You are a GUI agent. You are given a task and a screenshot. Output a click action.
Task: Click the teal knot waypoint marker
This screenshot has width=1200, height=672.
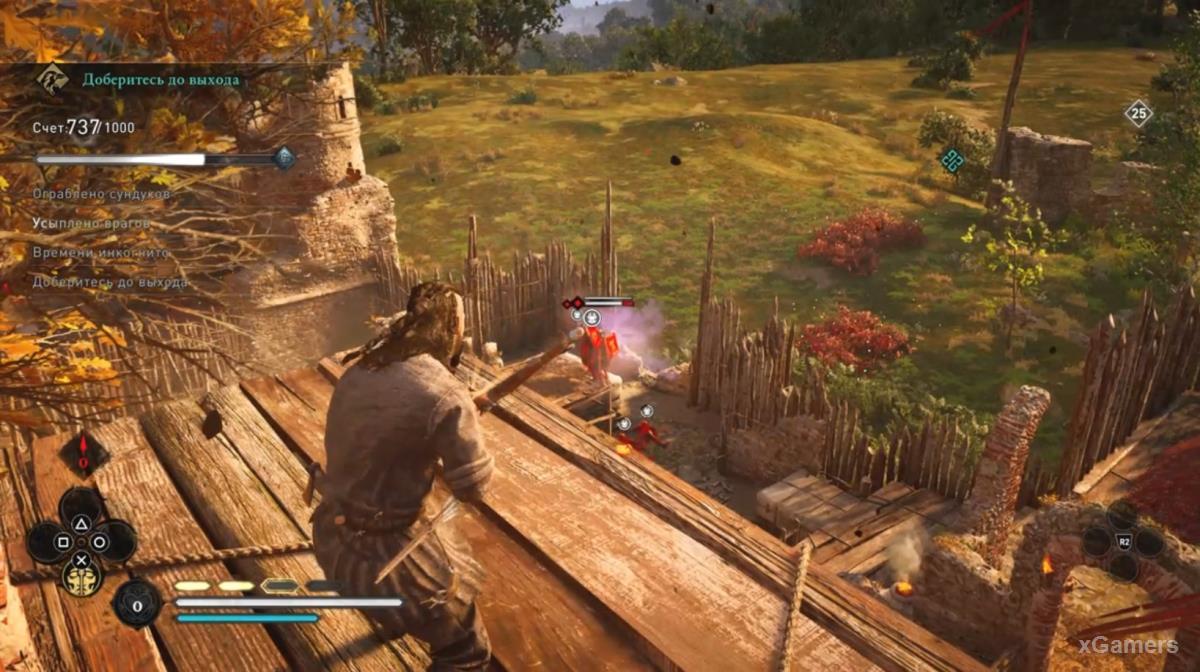click(x=952, y=159)
